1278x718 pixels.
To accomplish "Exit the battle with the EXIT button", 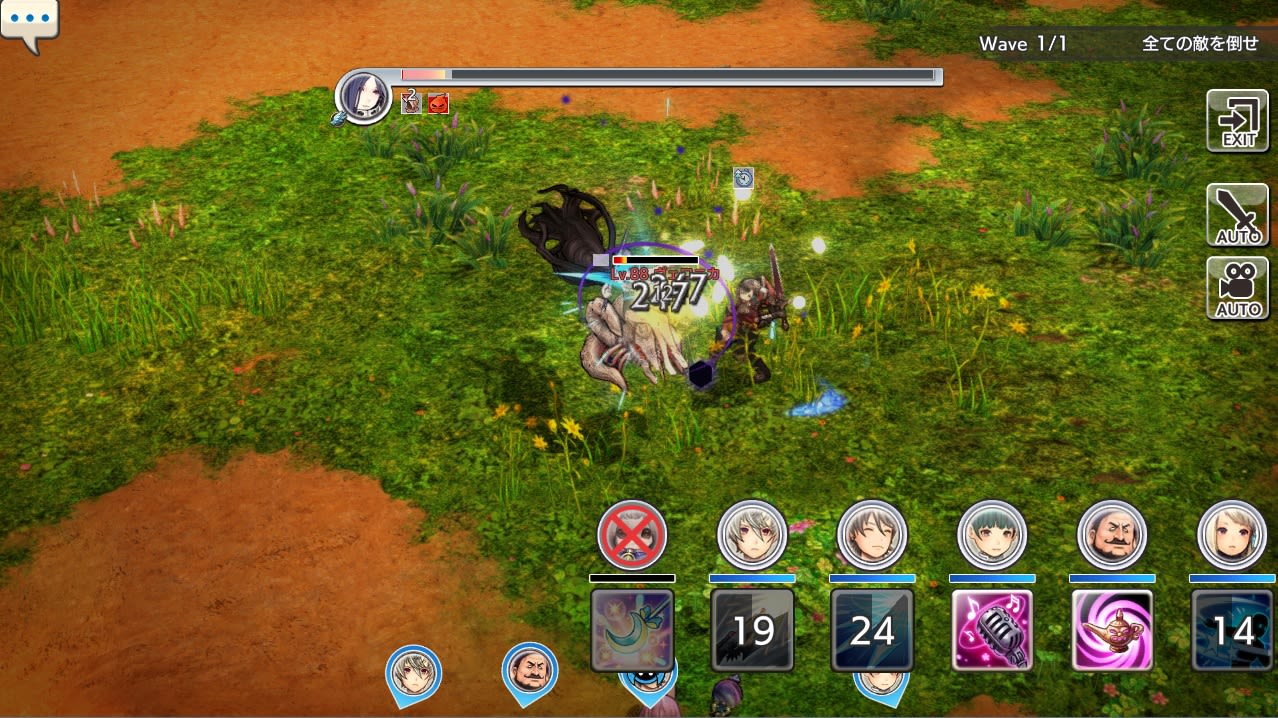I will [1237, 121].
